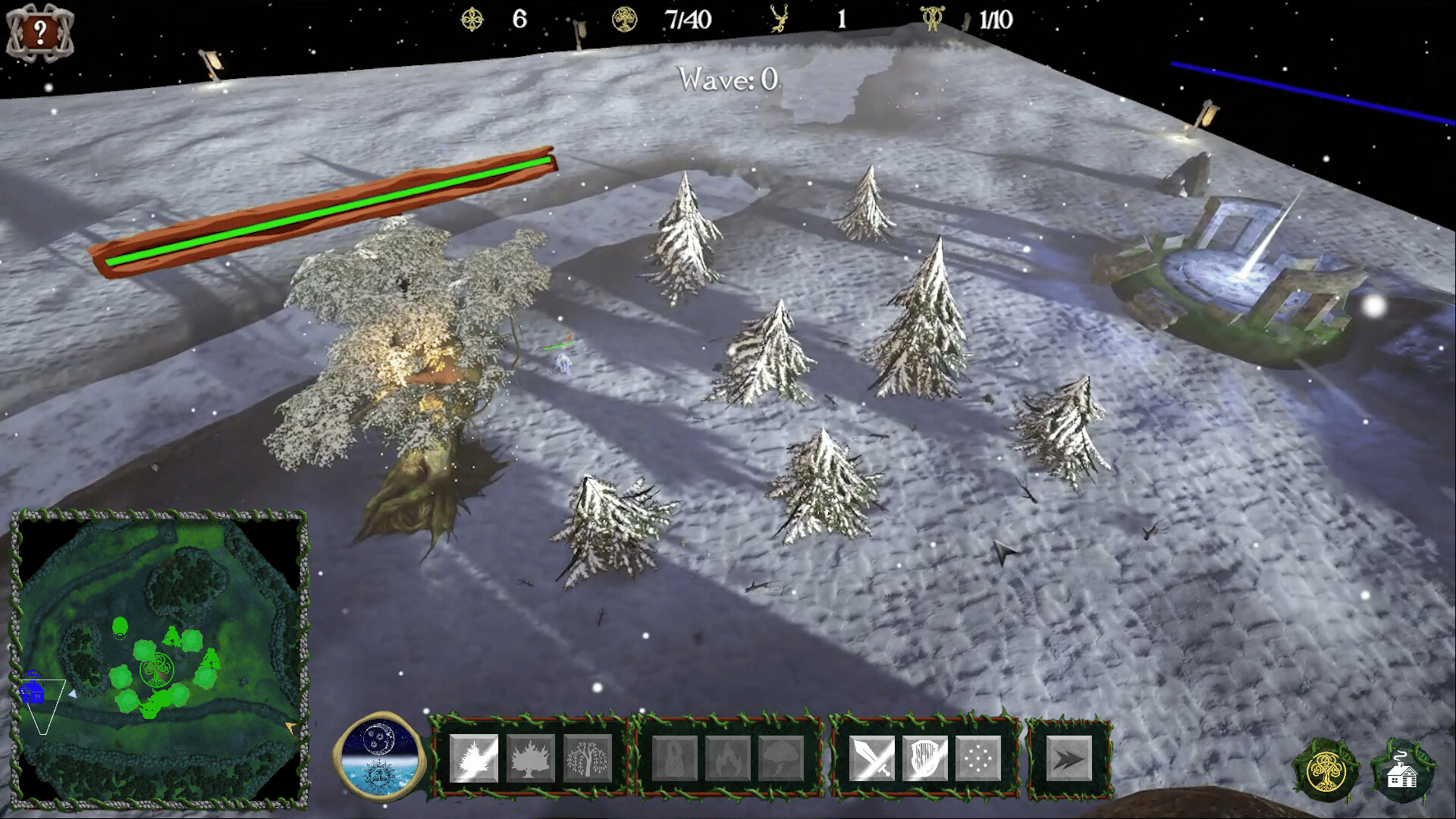
Task: Pick the rune stone ability icon
Action: [x=675, y=758]
